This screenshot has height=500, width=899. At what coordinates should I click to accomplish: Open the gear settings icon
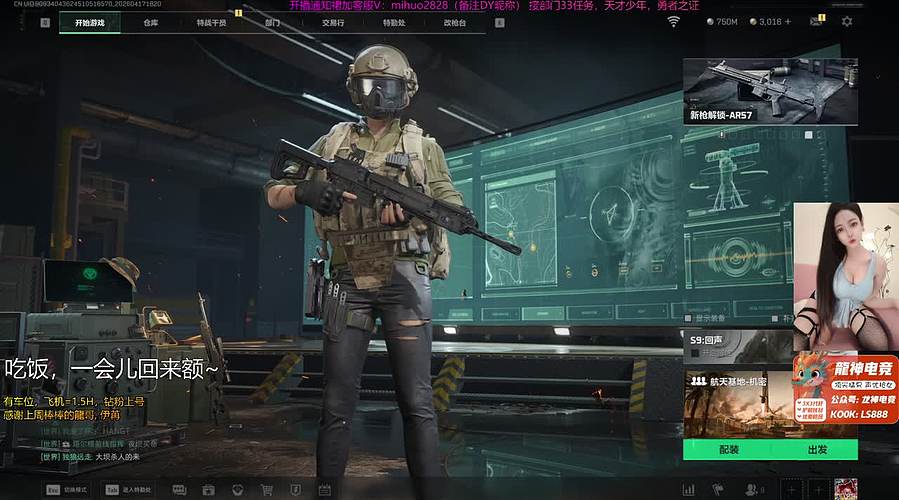[847, 22]
